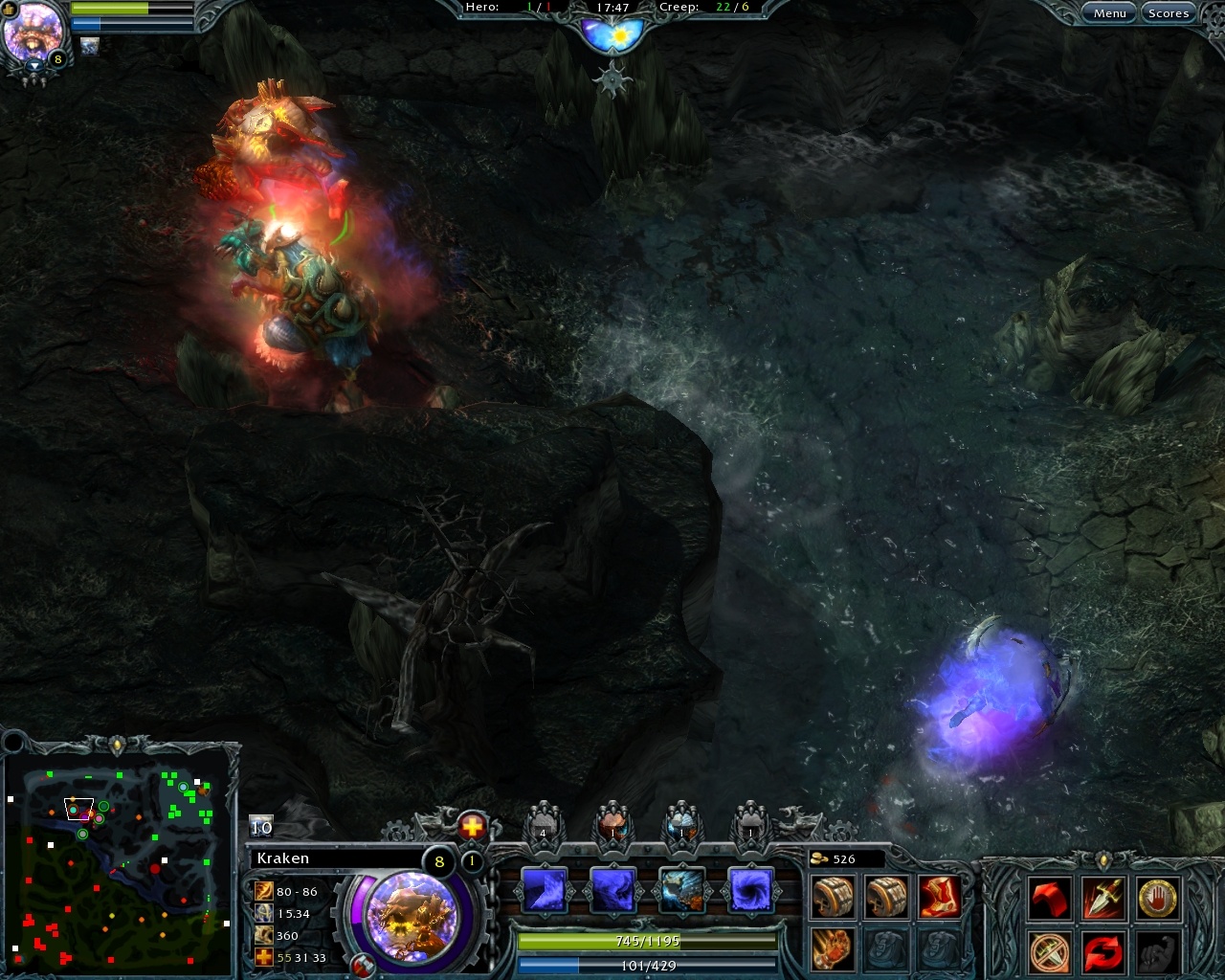The image size is (1225, 980).
Task: Click the red circular Patrol arrows icon
Action: tap(1102, 950)
